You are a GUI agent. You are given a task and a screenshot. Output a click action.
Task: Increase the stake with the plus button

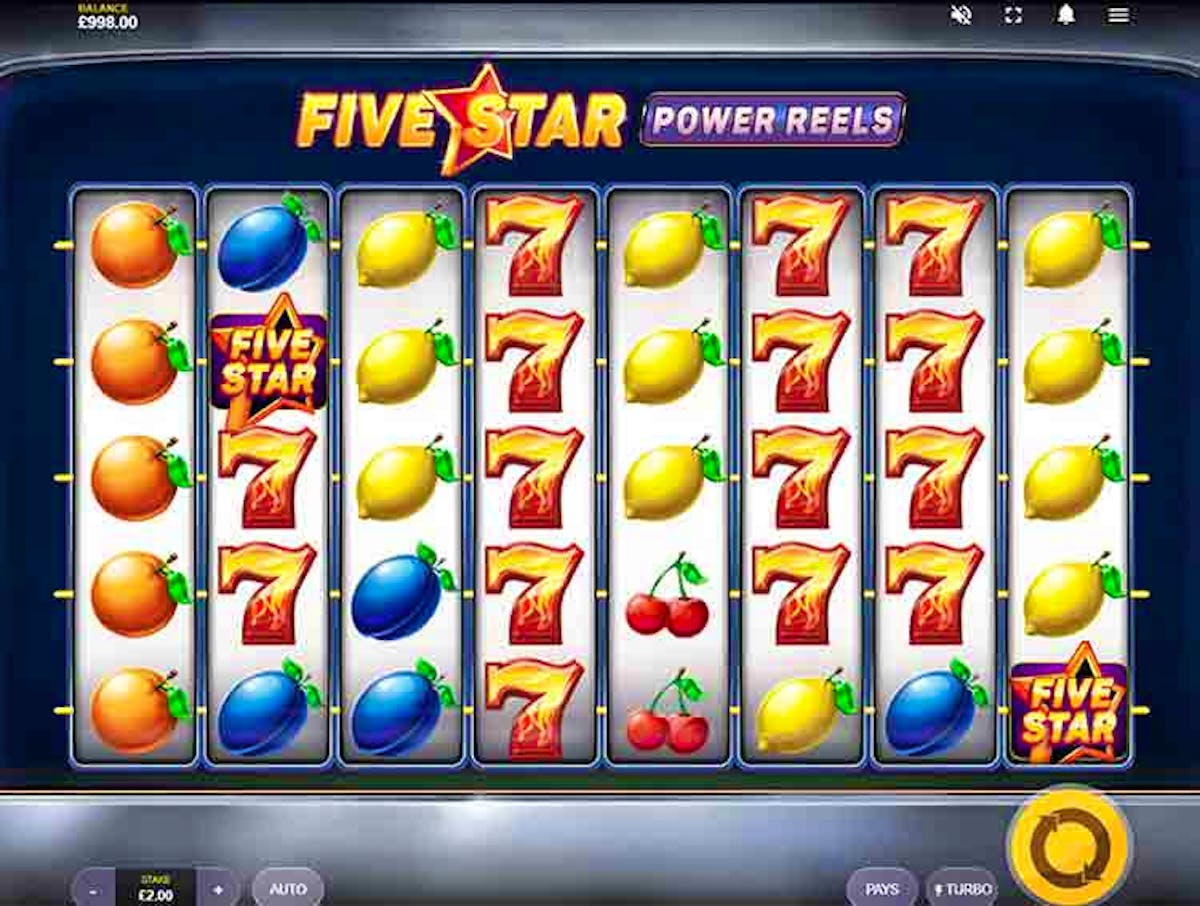(x=218, y=888)
